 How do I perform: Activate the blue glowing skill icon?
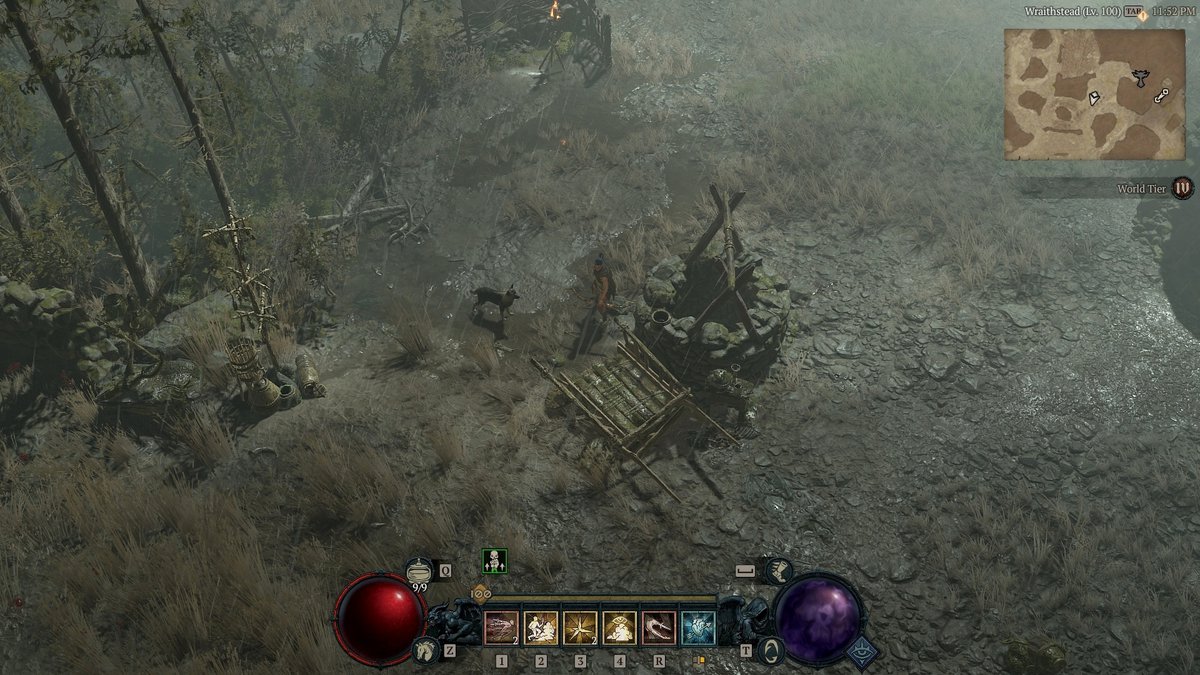698,628
